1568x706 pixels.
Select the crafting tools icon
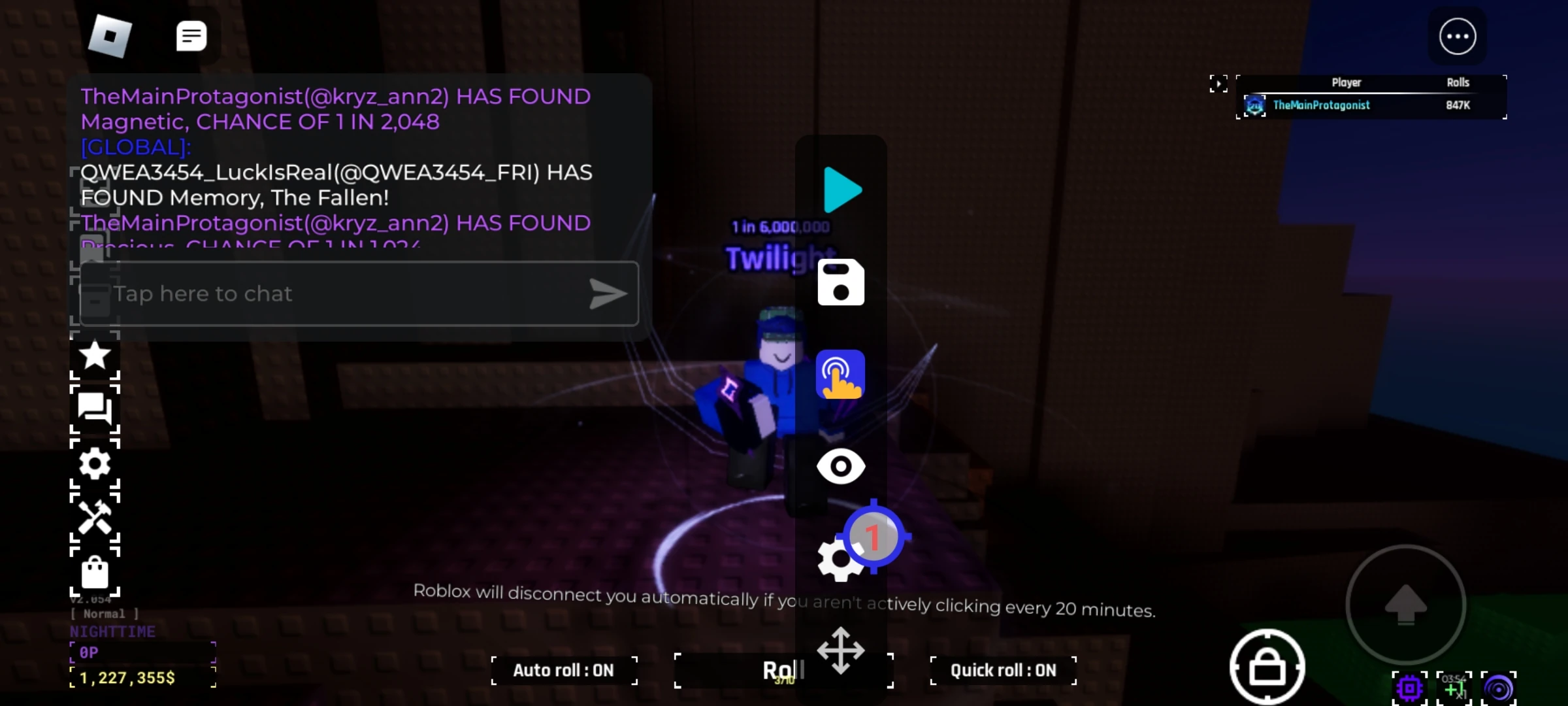coord(95,518)
